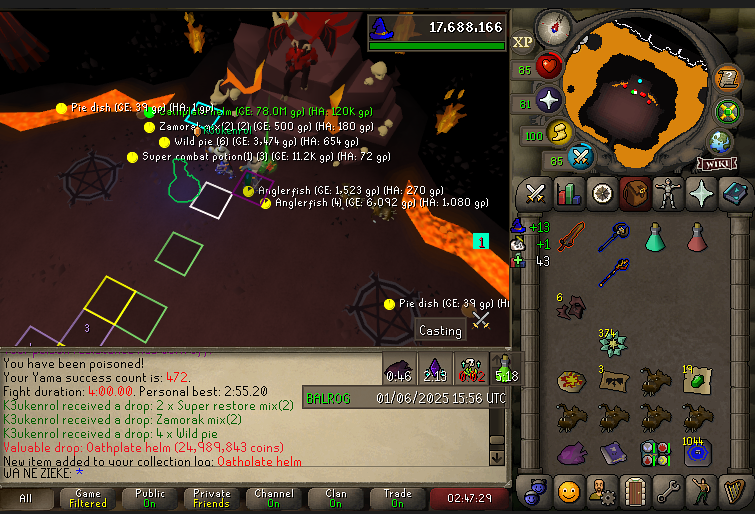Open the Combat Options tab
The image size is (755, 514).
(535, 192)
